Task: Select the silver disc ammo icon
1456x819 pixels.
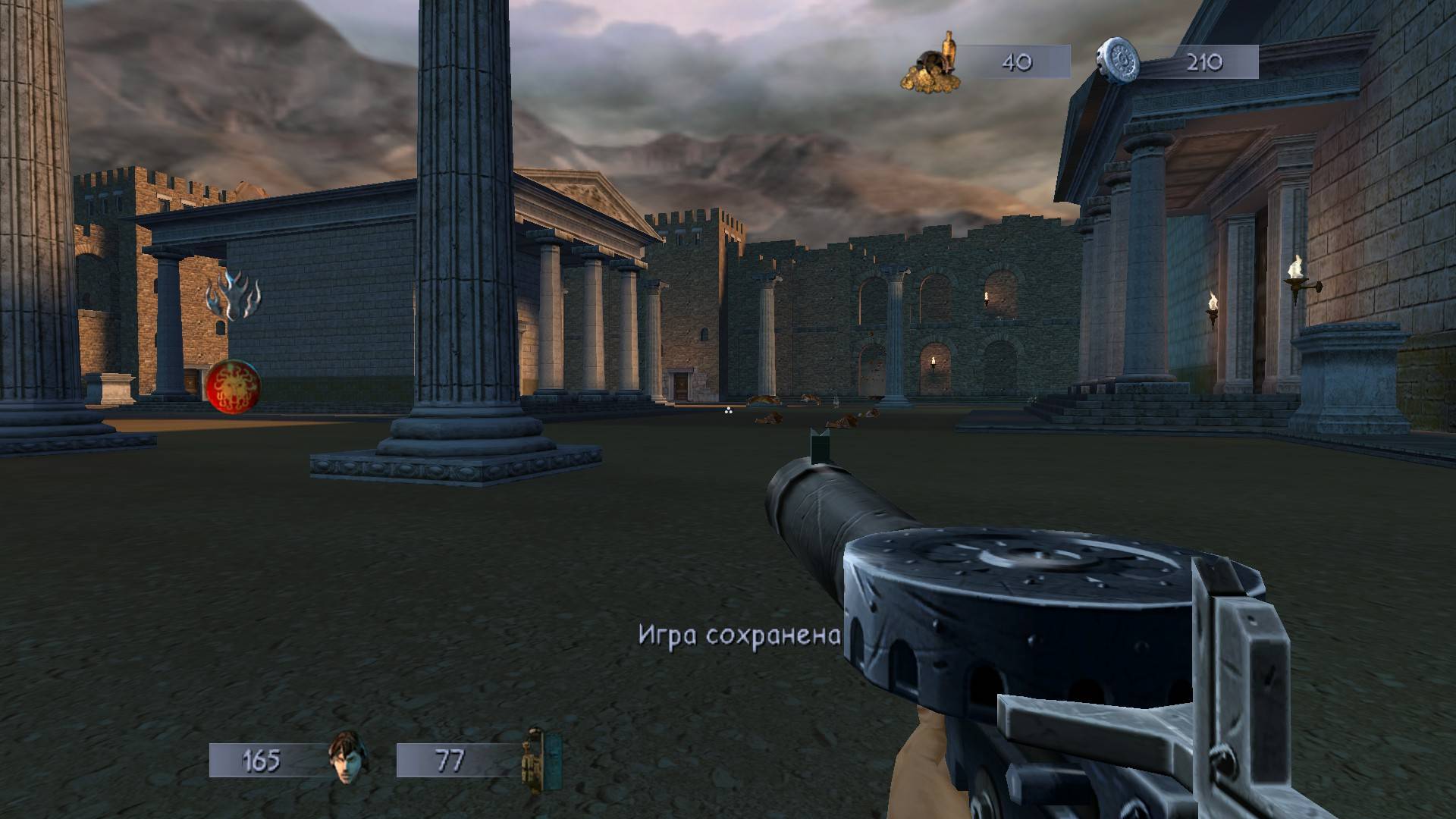Action: pyautogui.click(x=1119, y=61)
